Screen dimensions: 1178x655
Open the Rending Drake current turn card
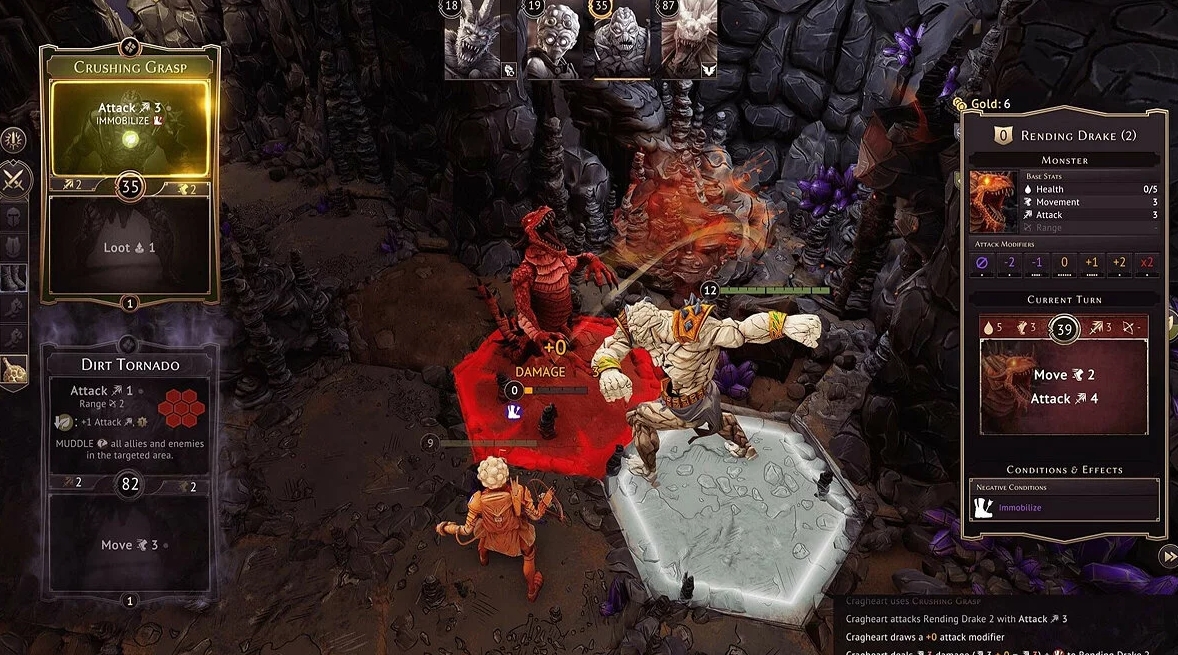tap(1064, 386)
